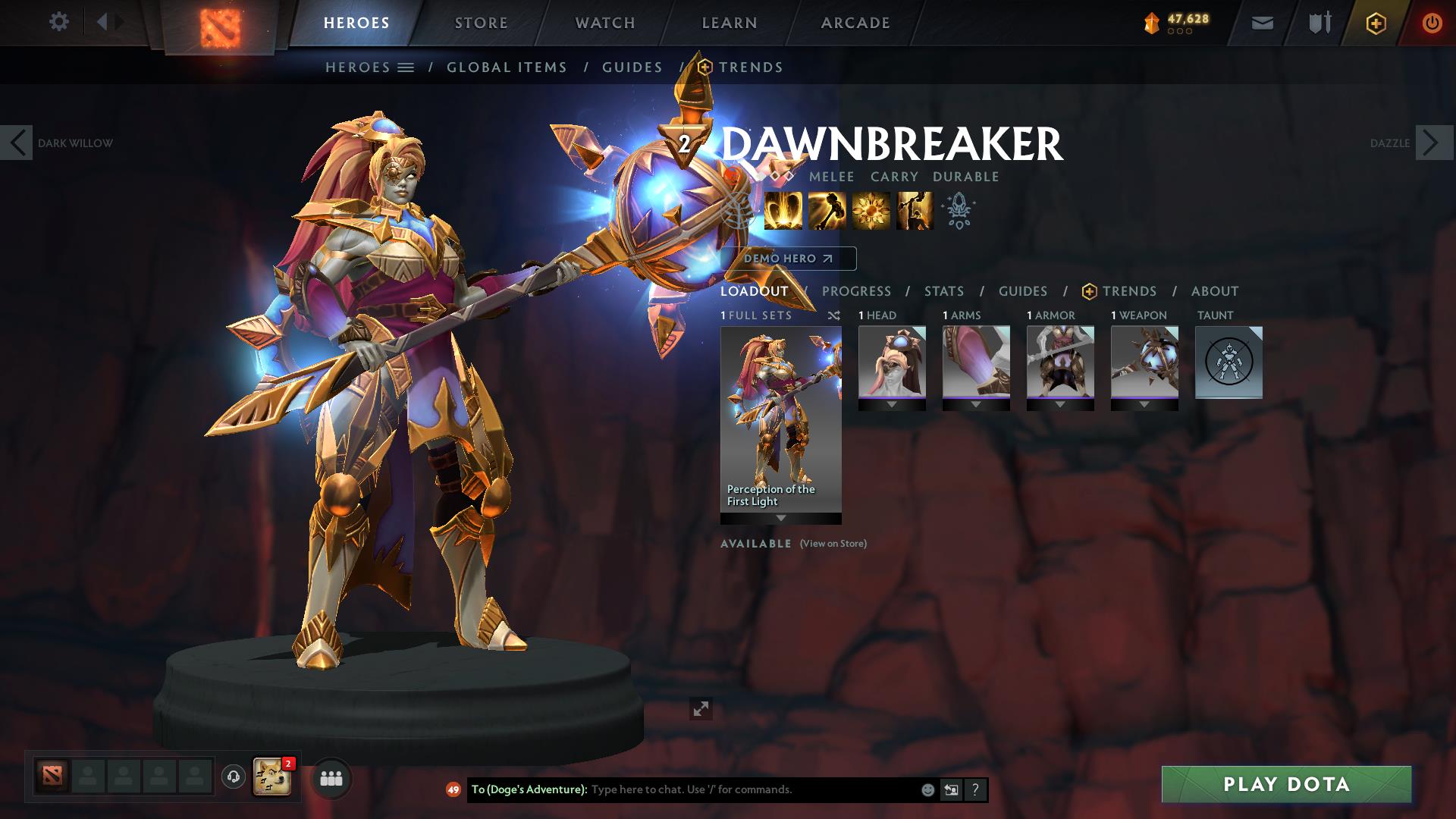
Task: Switch to the Progress tab
Action: click(x=856, y=291)
